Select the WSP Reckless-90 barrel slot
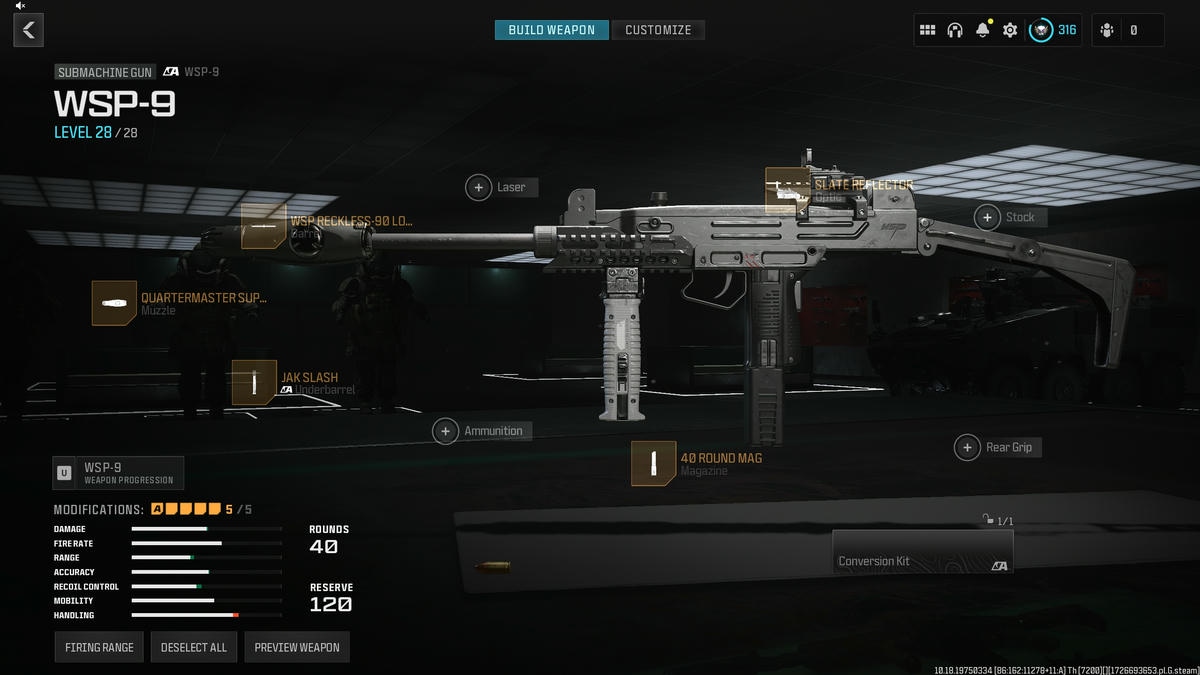1200x675 pixels. pos(264,226)
